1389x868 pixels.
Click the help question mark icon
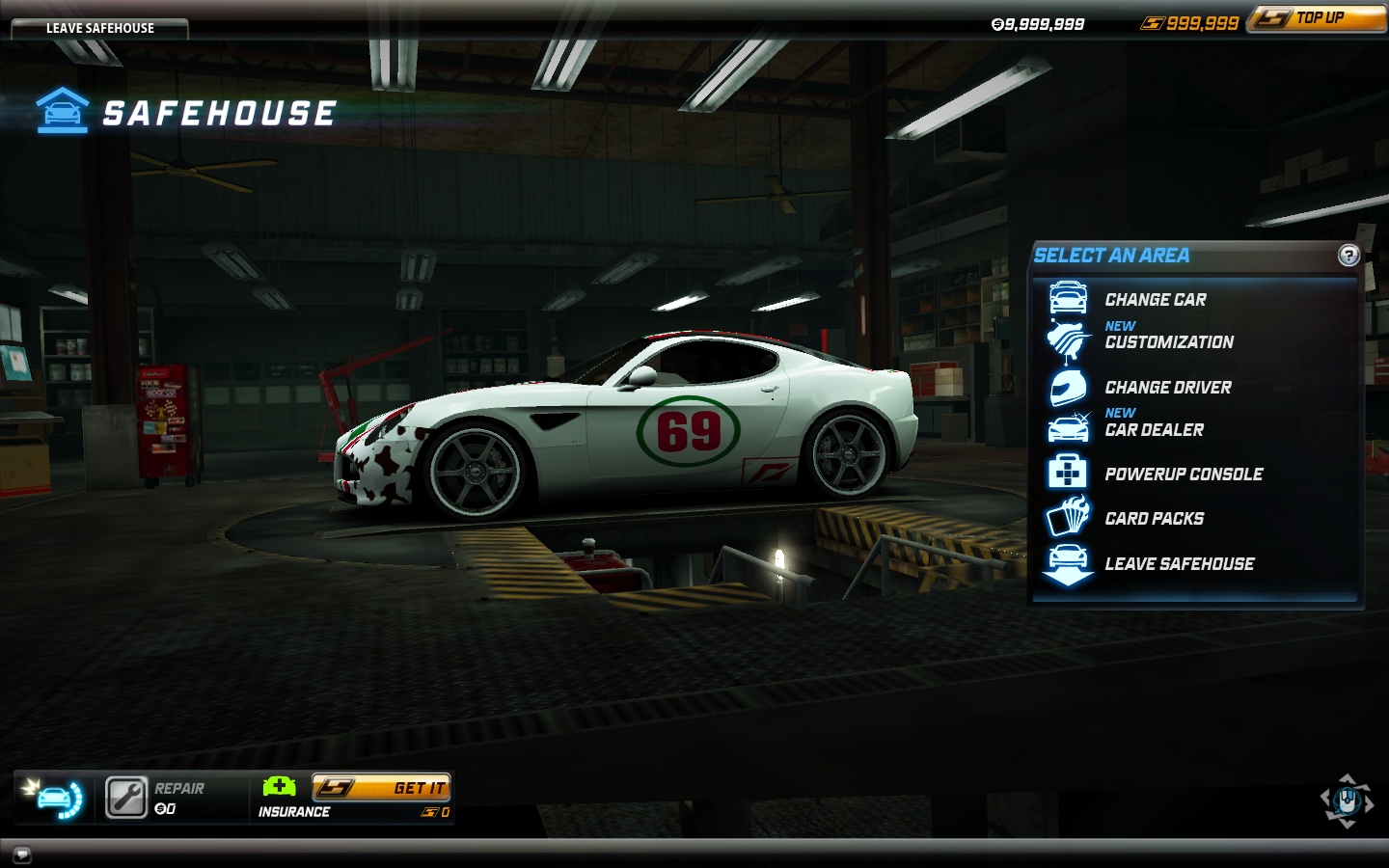coord(1348,256)
